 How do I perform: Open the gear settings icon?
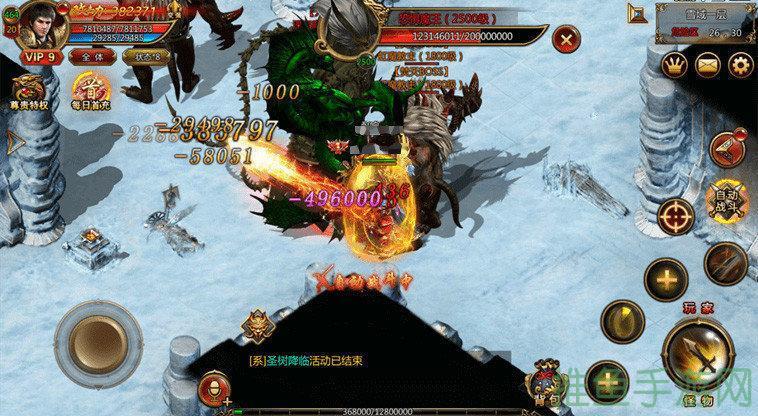click(740, 67)
